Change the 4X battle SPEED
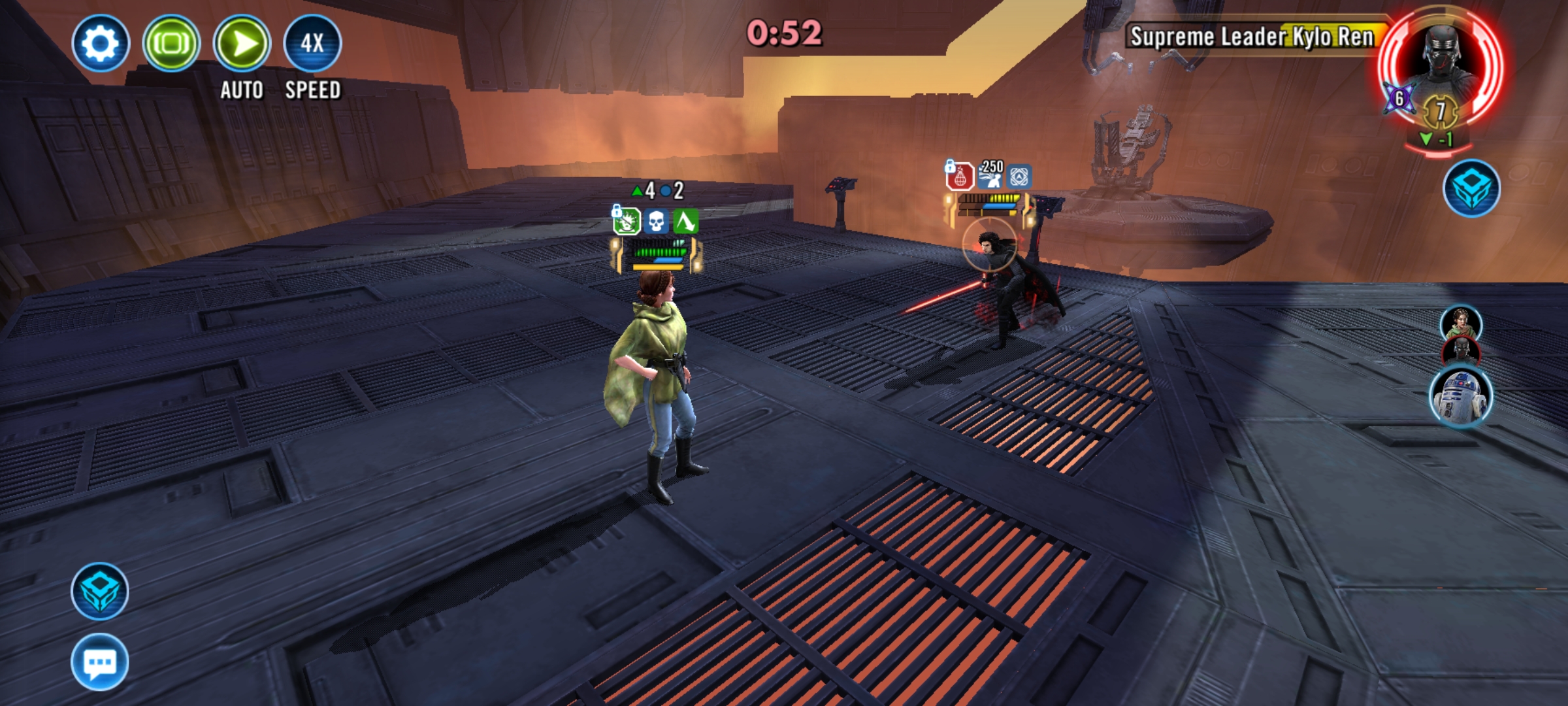The height and width of the screenshot is (706, 1568). tap(312, 43)
